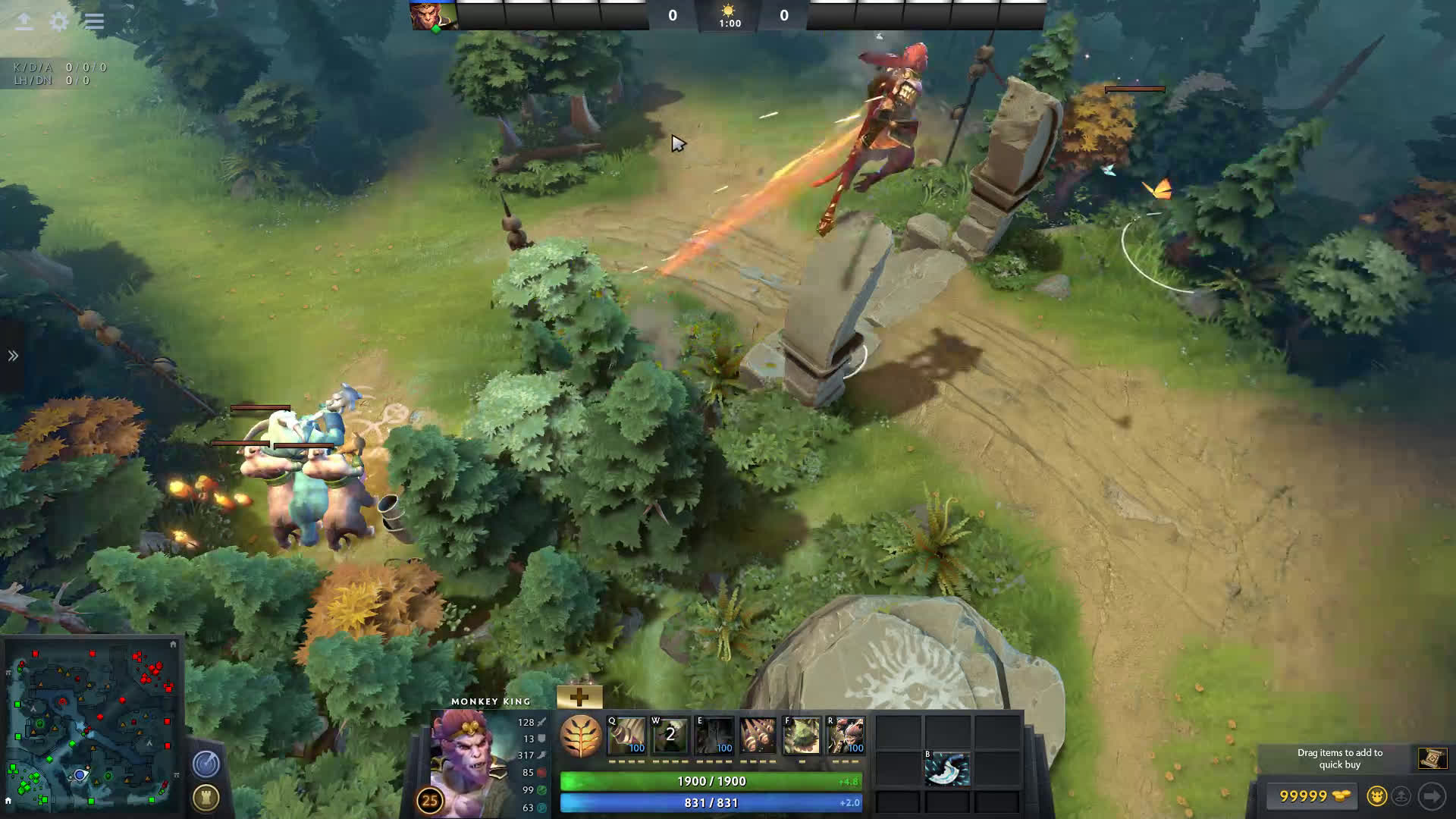The image size is (1456, 819).
Task: Cast Wukong's Command ultimate
Action: (845, 735)
